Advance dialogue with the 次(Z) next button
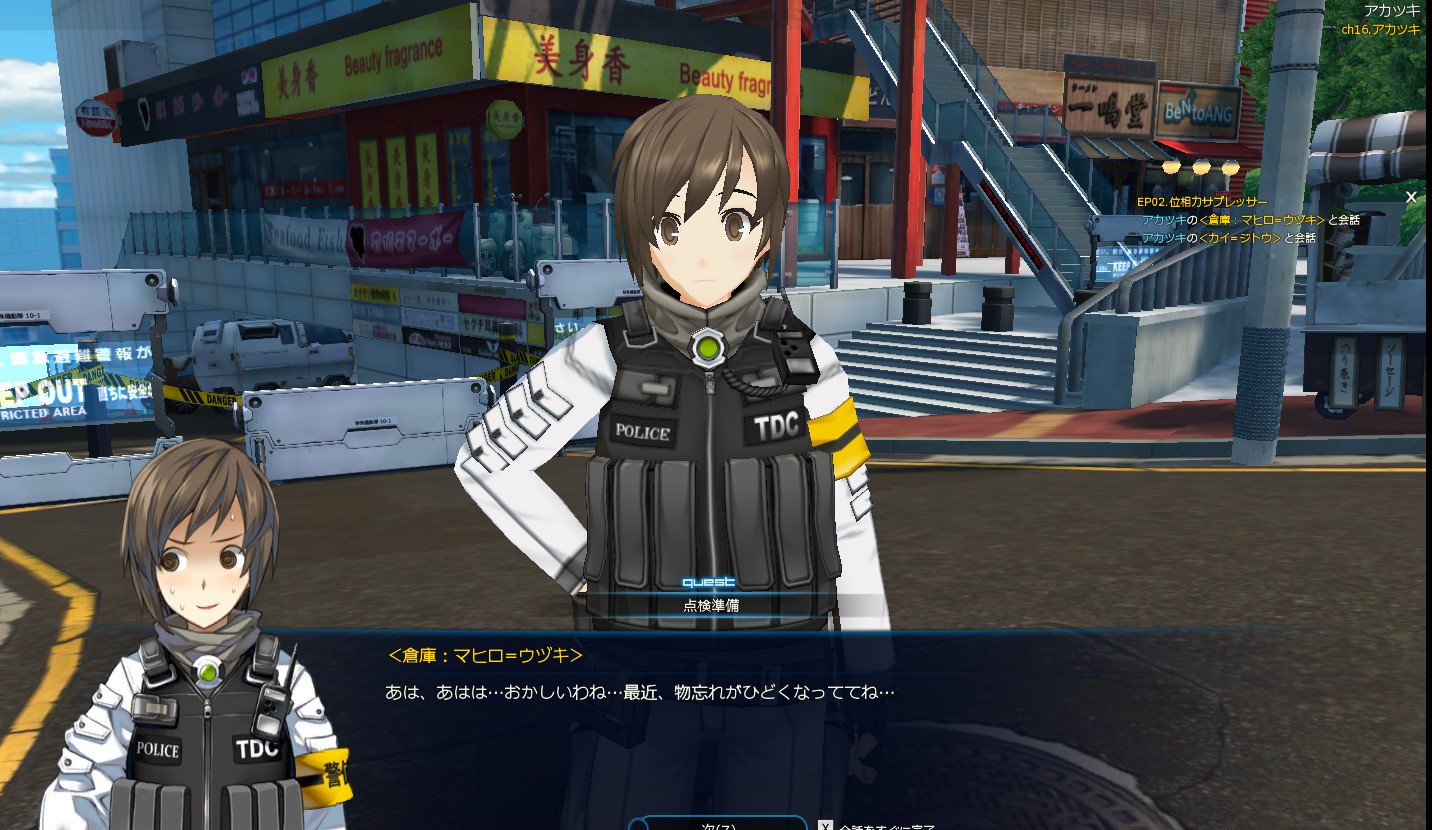Viewport: 1432px width, 830px height. point(718,823)
